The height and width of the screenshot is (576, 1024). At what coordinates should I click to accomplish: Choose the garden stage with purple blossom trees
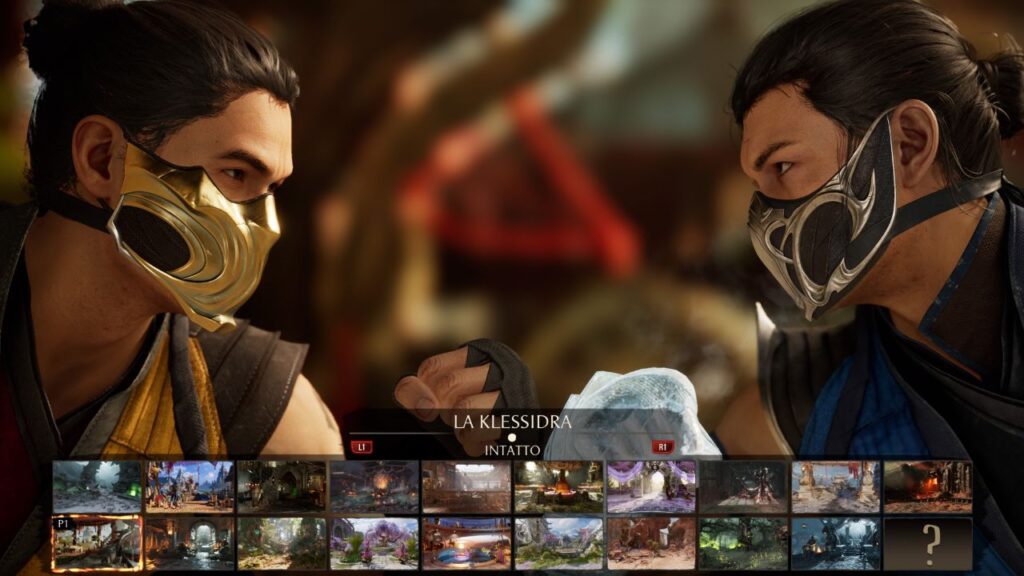[374, 543]
